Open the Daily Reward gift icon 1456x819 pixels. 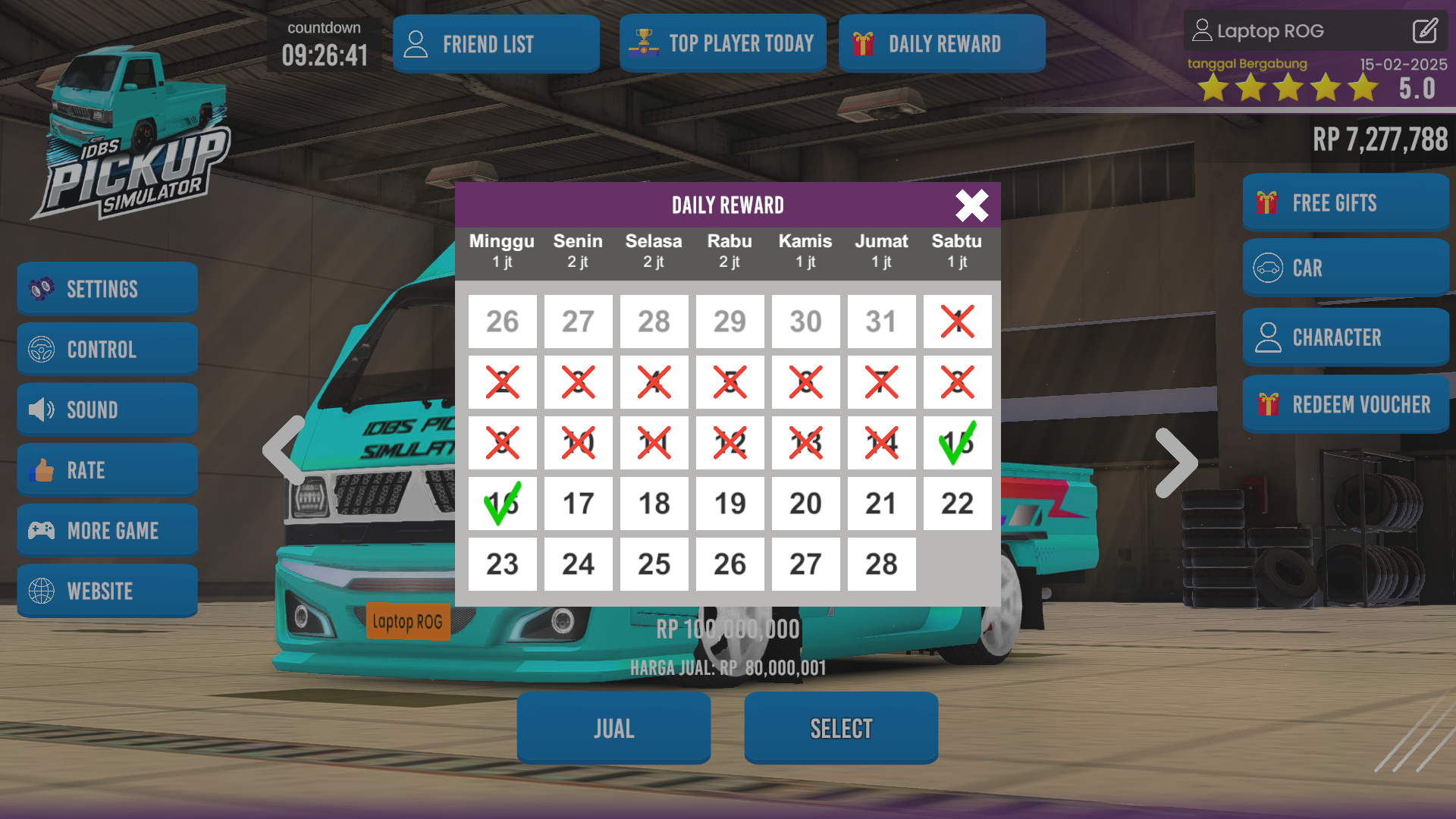coord(863,43)
